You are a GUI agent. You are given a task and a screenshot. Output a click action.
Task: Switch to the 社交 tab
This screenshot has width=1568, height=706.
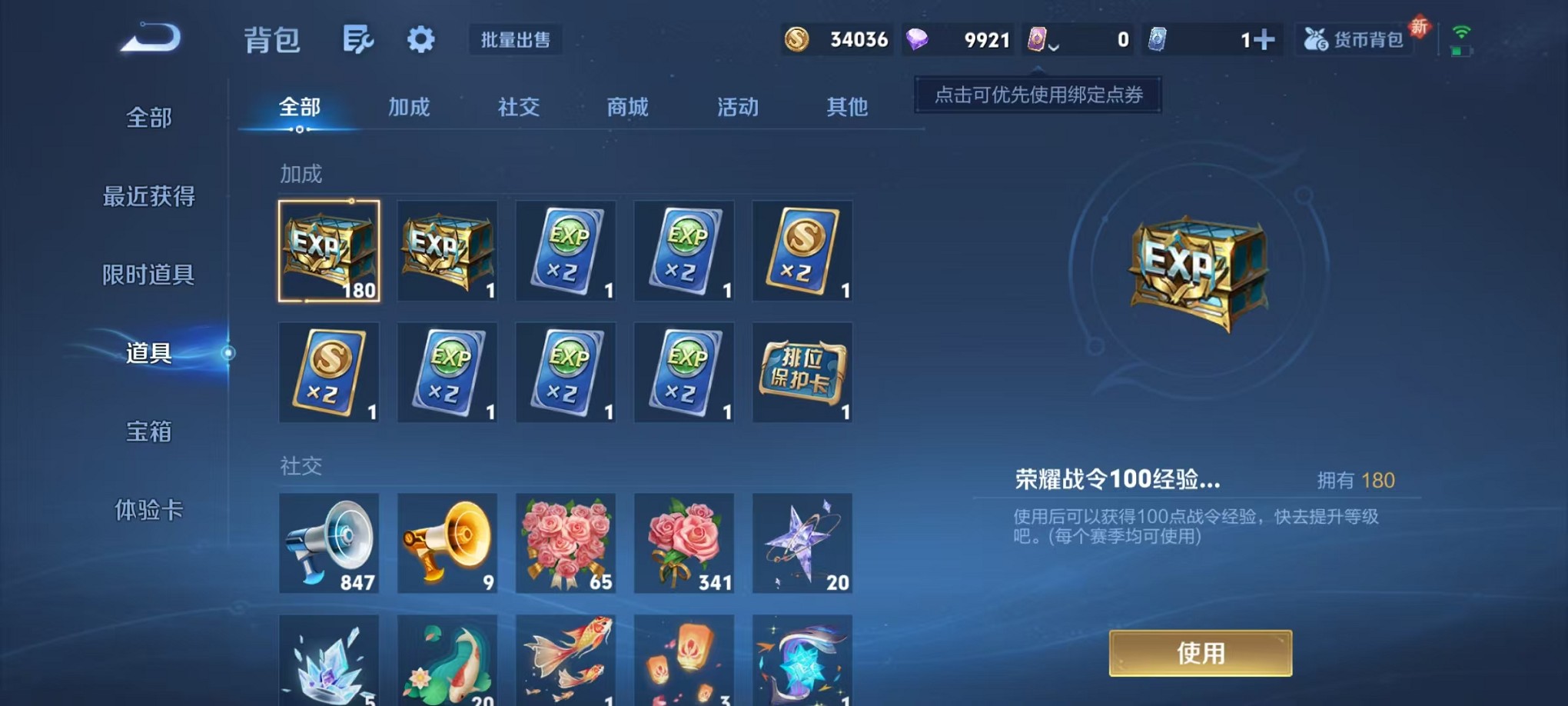(519, 108)
